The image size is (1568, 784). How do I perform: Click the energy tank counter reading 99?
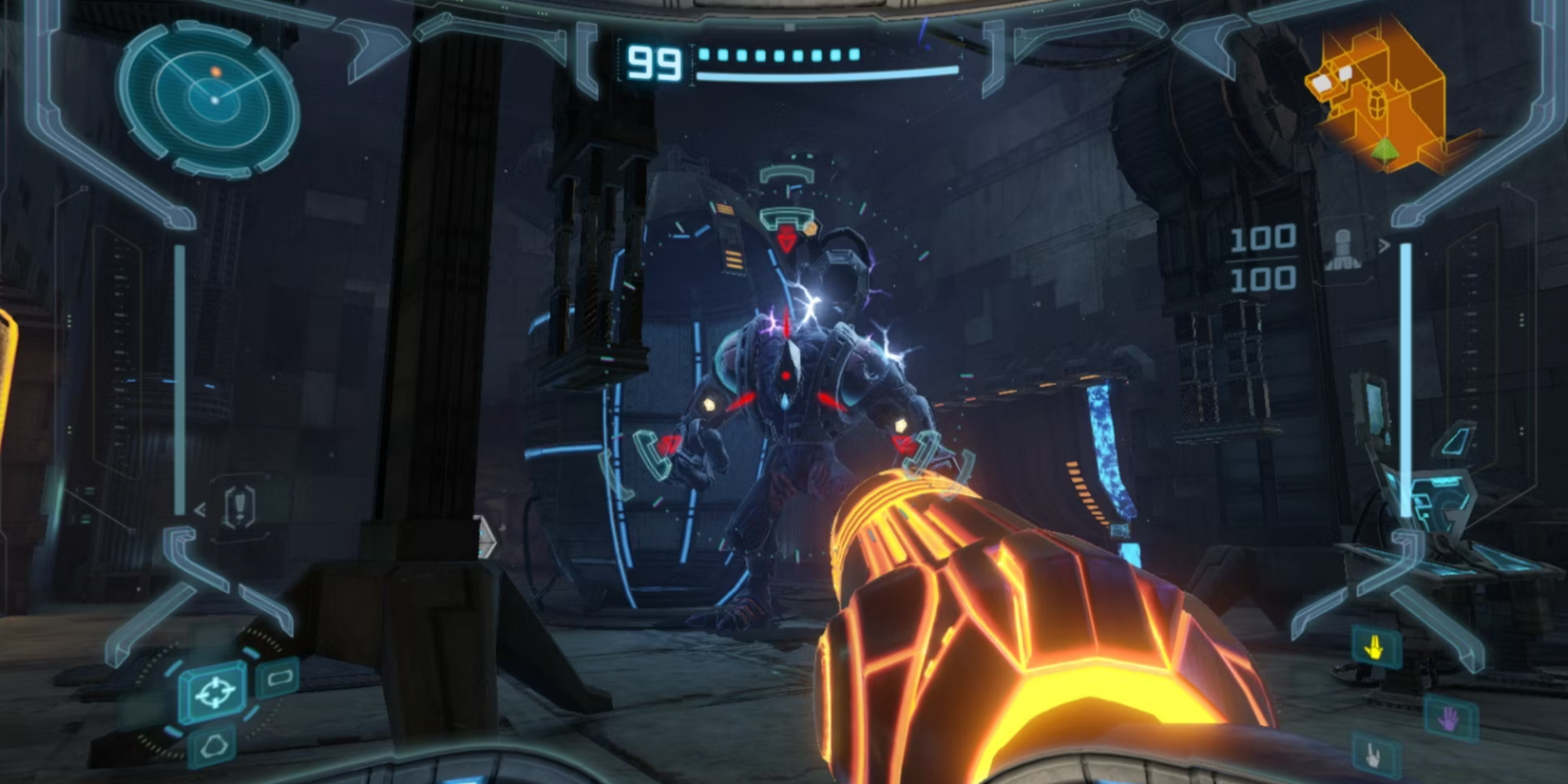[x=654, y=62]
